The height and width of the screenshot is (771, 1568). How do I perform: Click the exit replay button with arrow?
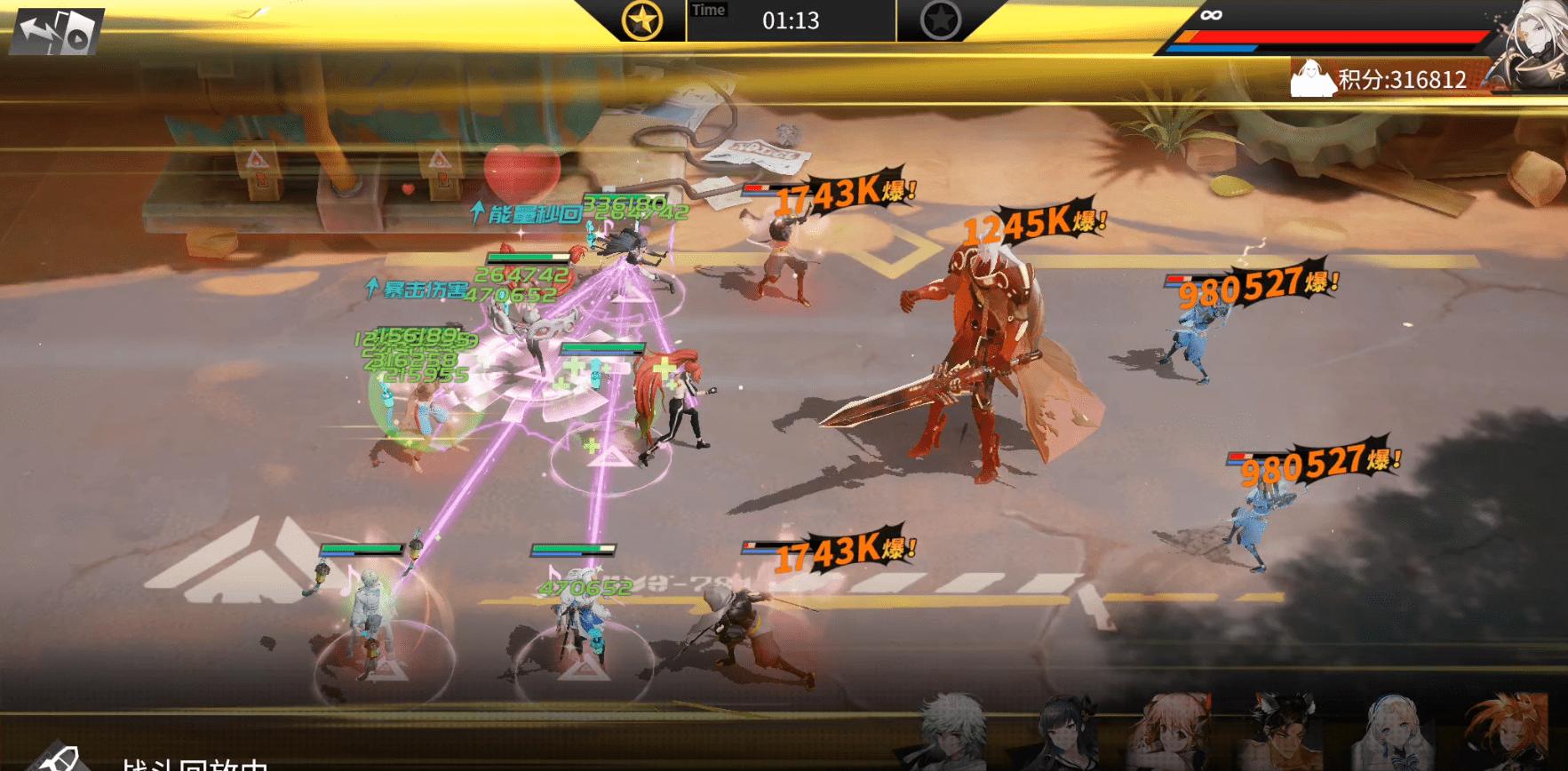(x=56, y=31)
